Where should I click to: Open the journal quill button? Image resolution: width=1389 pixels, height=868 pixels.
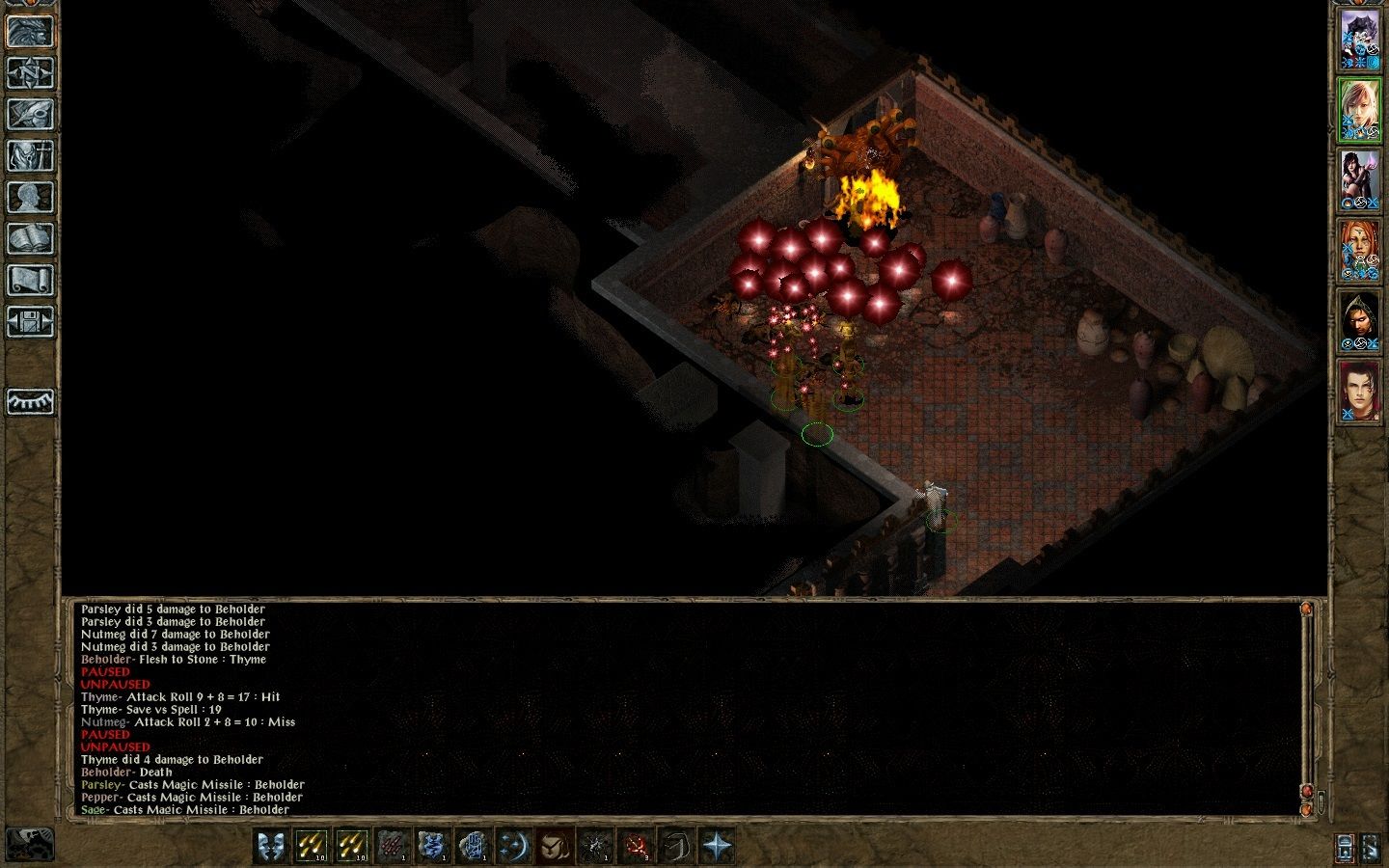30,114
